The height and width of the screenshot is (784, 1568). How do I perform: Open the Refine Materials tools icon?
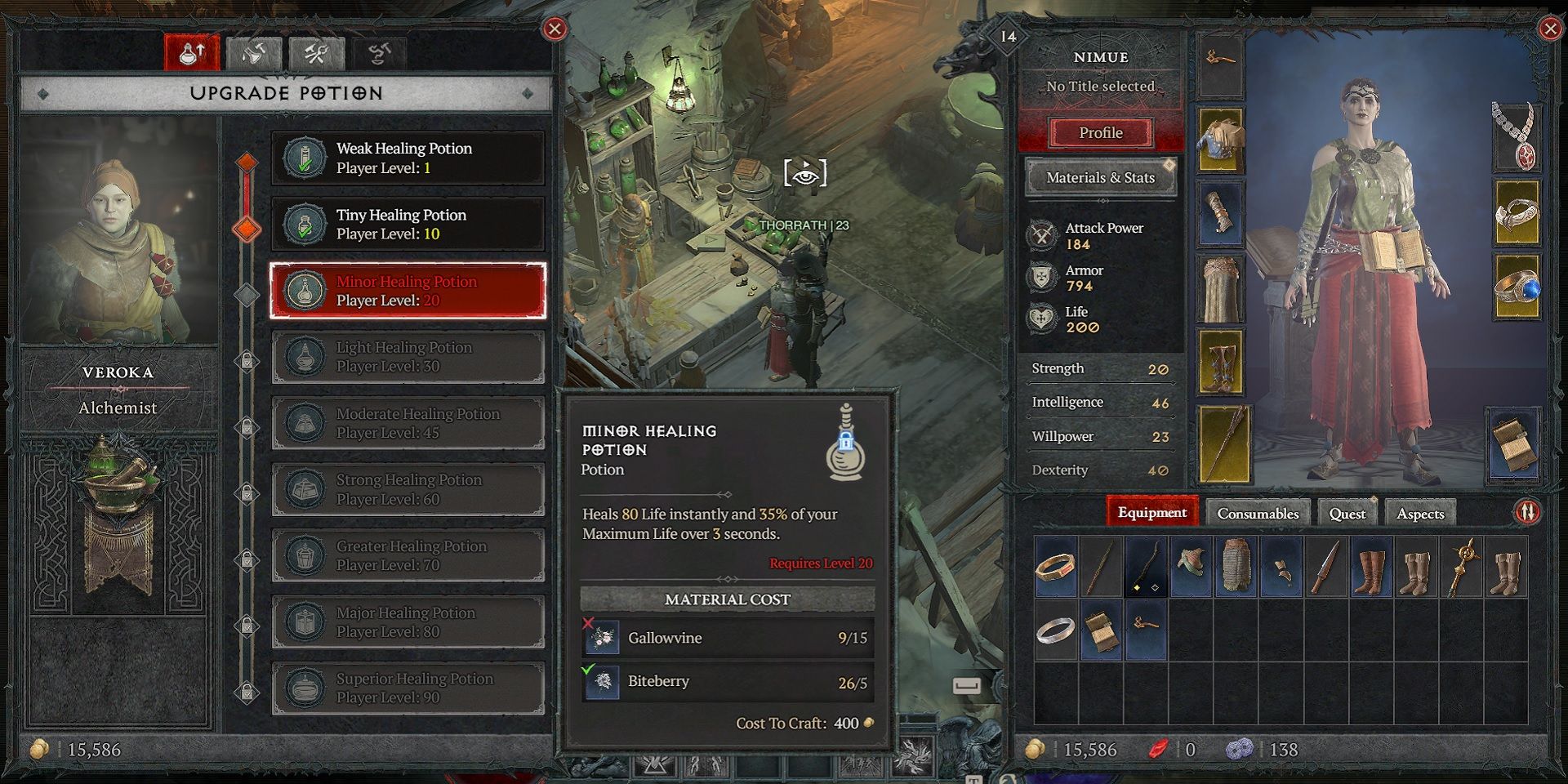tap(318, 52)
